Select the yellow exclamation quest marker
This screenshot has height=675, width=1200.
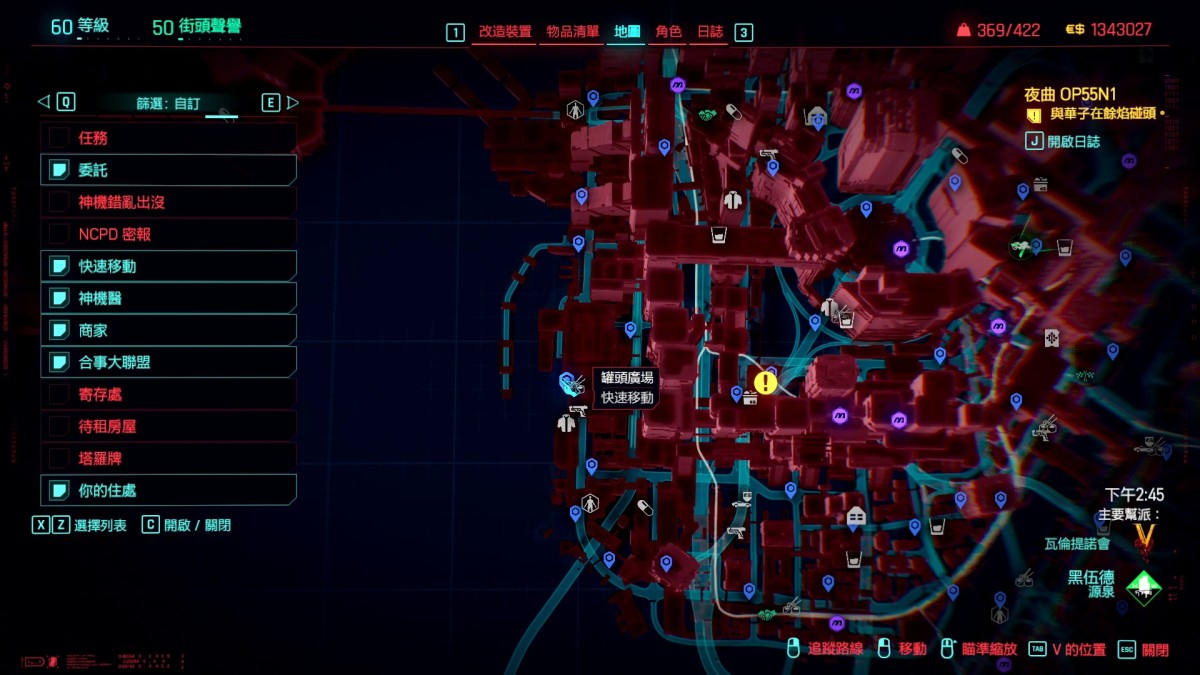[766, 382]
